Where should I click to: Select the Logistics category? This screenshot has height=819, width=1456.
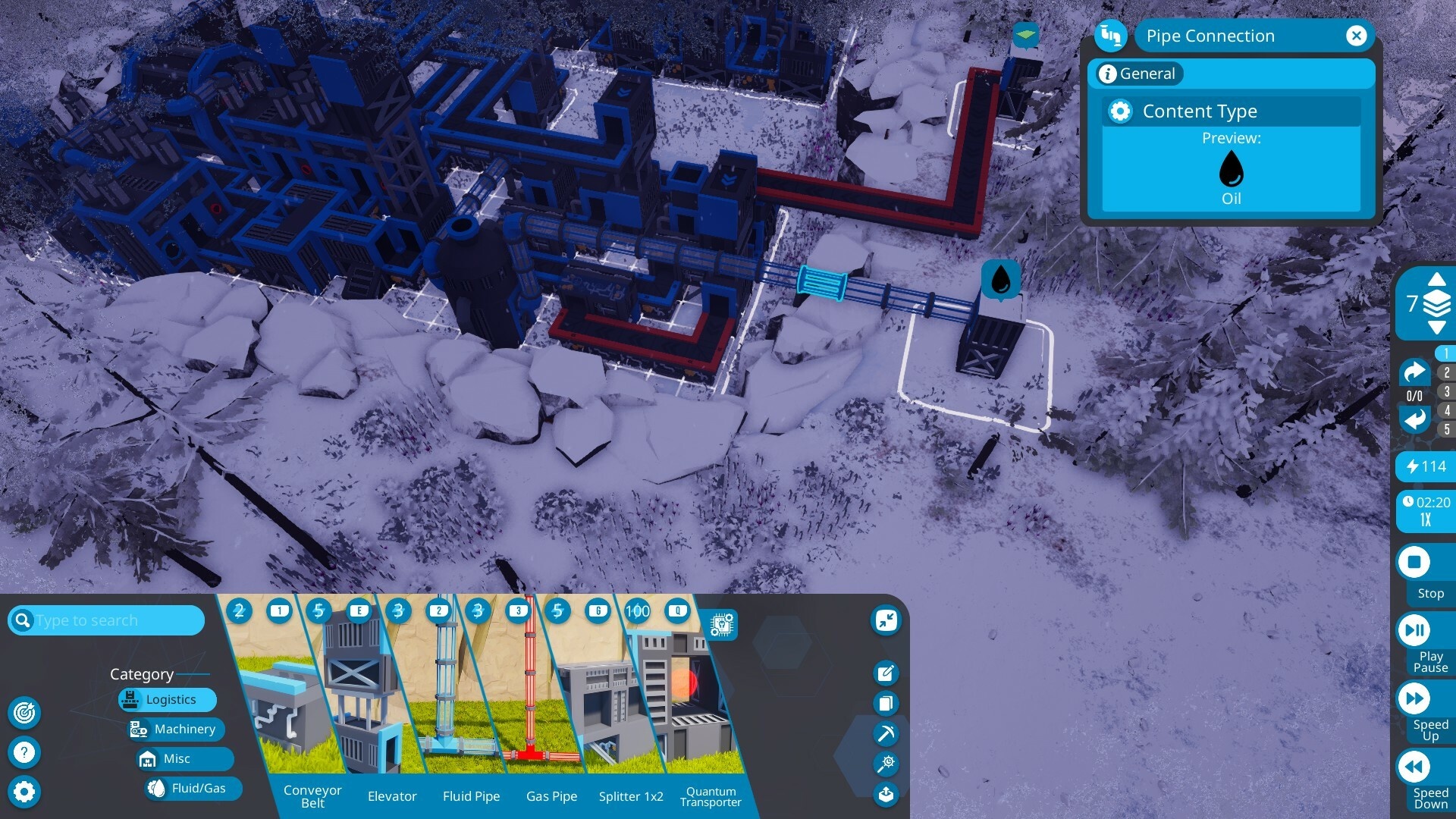168,699
